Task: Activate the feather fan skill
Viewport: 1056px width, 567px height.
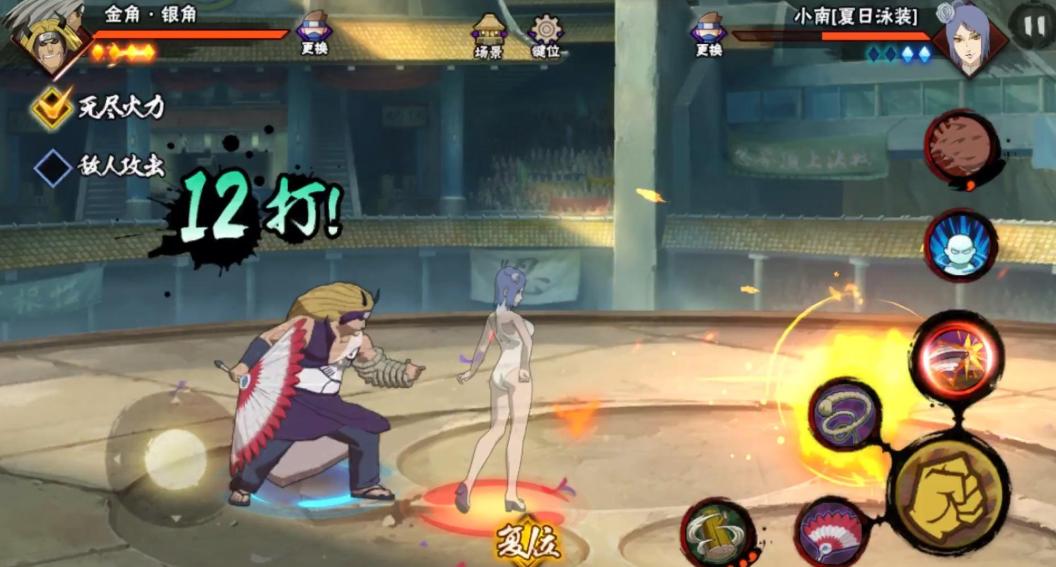Action: [x=832, y=533]
